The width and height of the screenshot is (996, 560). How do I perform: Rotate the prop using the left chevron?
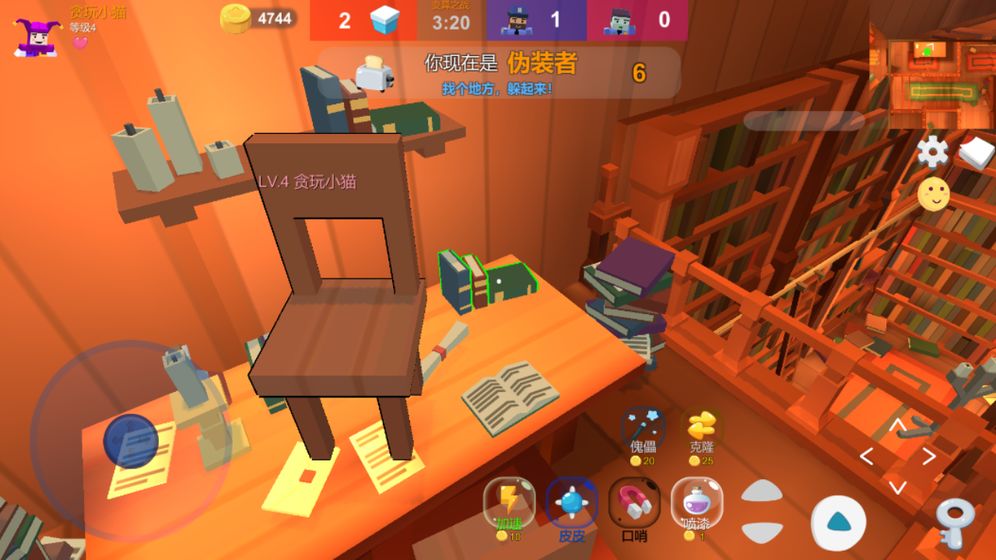(867, 457)
